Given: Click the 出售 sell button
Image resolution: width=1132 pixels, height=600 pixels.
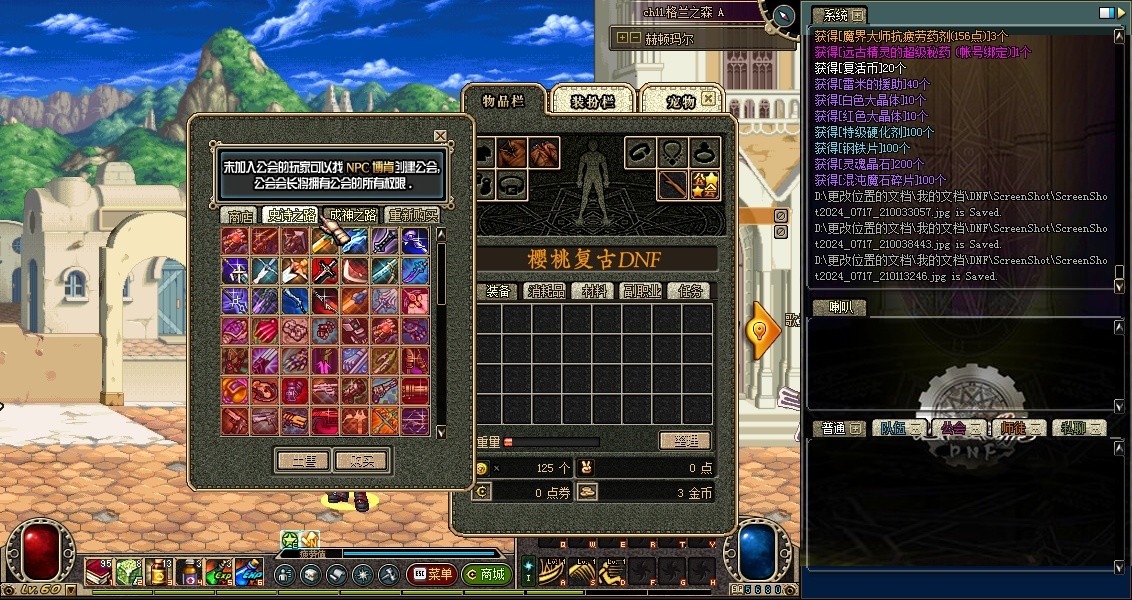Looking at the screenshot, I should tap(303, 461).
